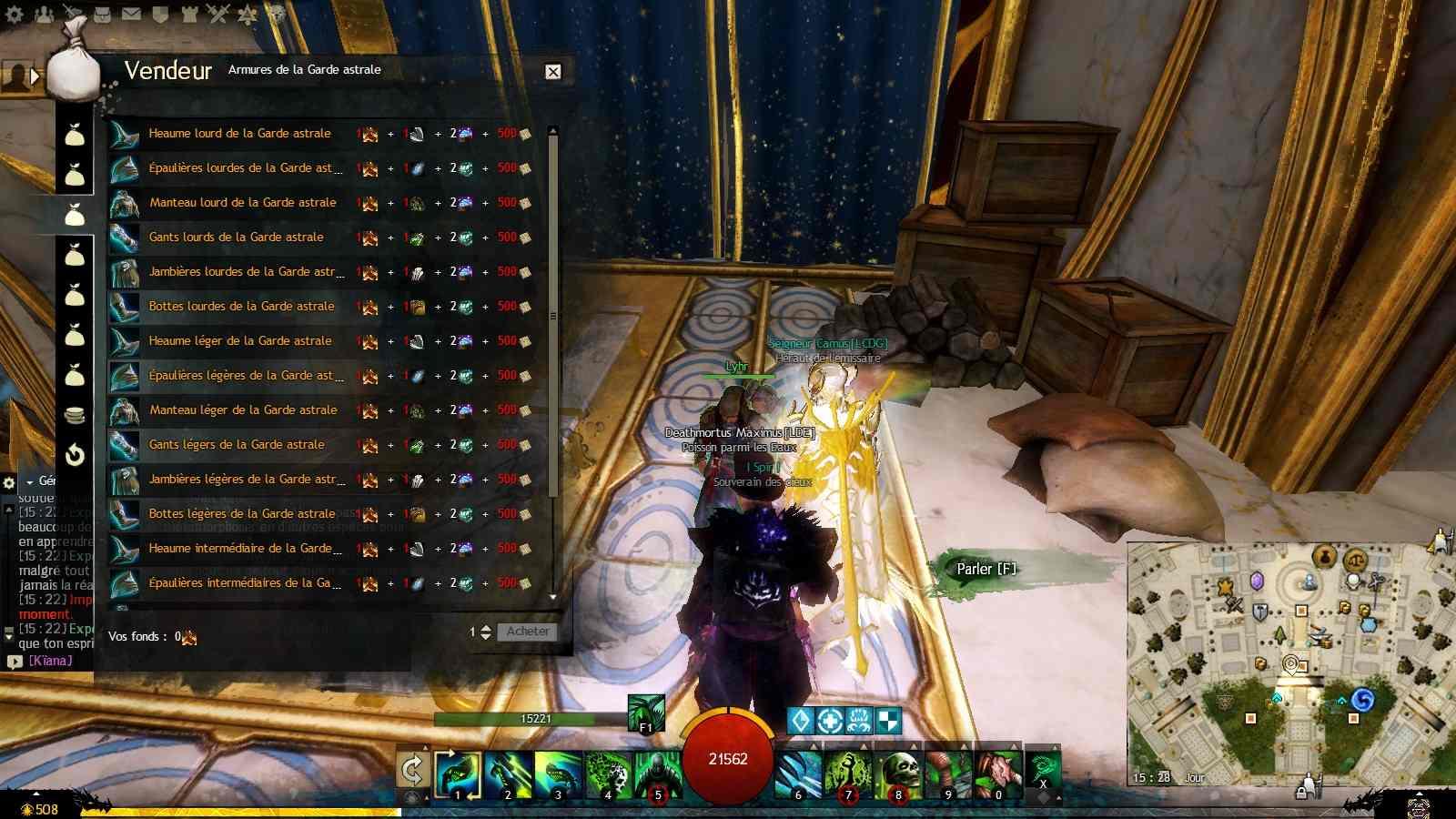Select Bottes lourdes de la Garde astrale
This screenshot has width=1456, height=819.
pyautogui.click(x=241, y=307)
